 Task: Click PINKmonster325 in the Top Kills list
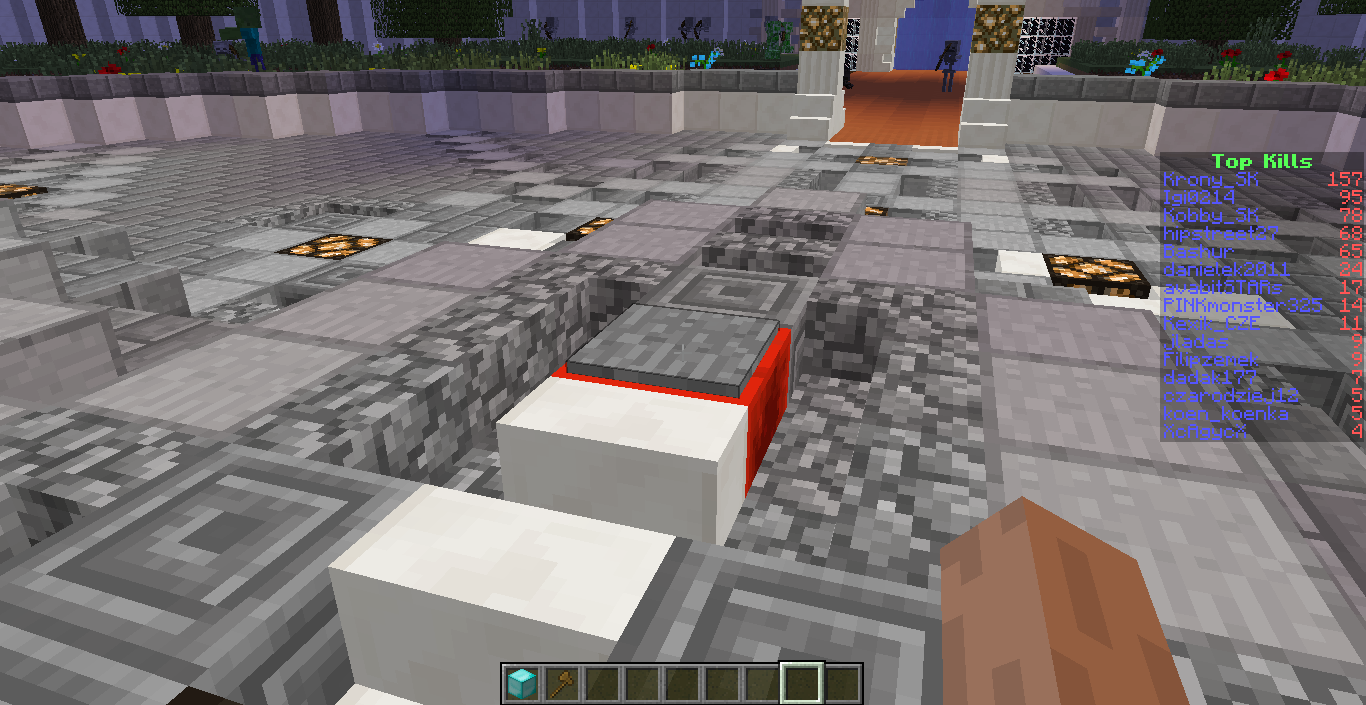click(1242, 305)
